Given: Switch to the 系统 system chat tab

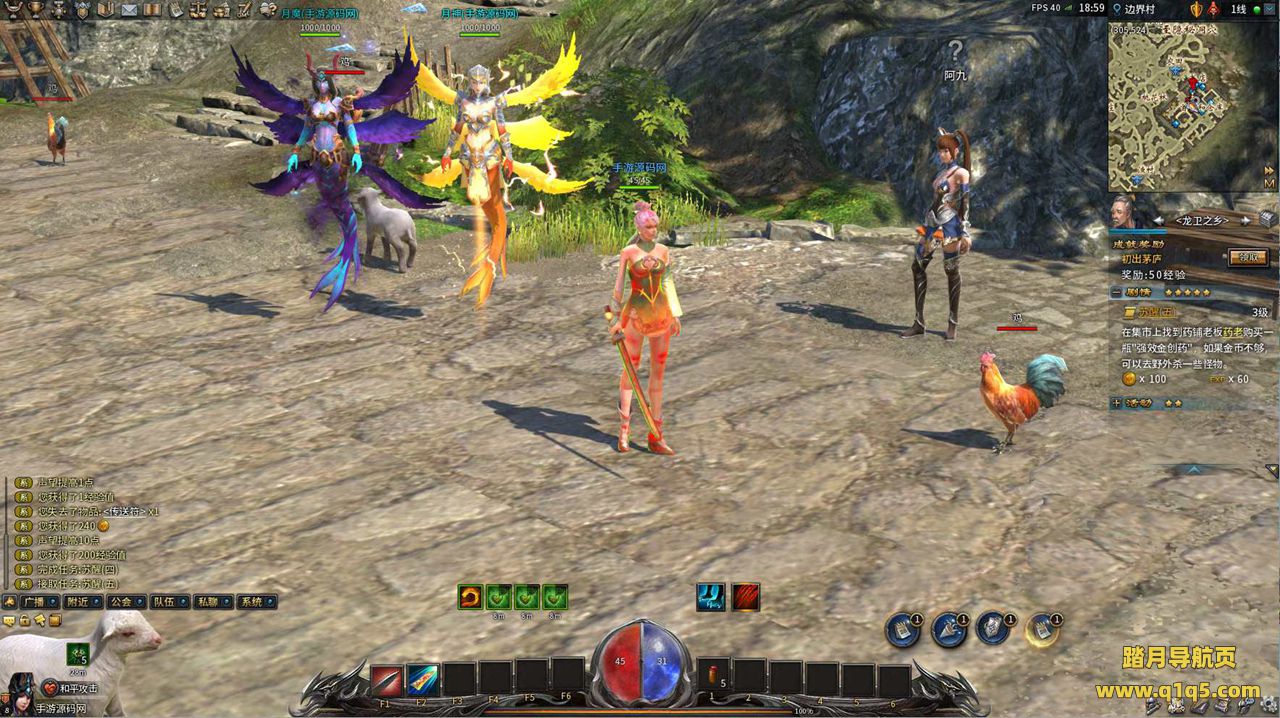Looking at the screenshot, I should 251,602.
